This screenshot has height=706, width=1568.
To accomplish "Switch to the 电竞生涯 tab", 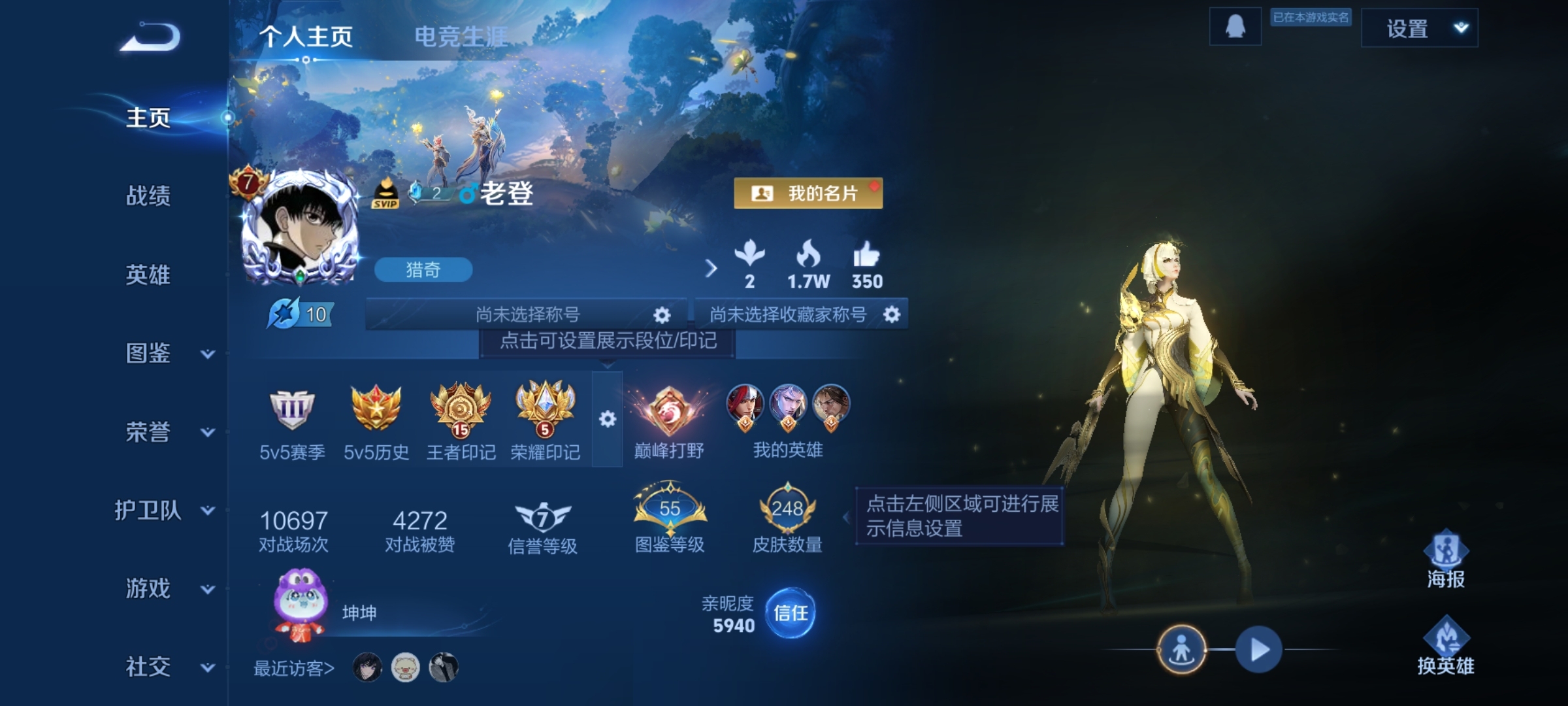I will tap(461, 37).
